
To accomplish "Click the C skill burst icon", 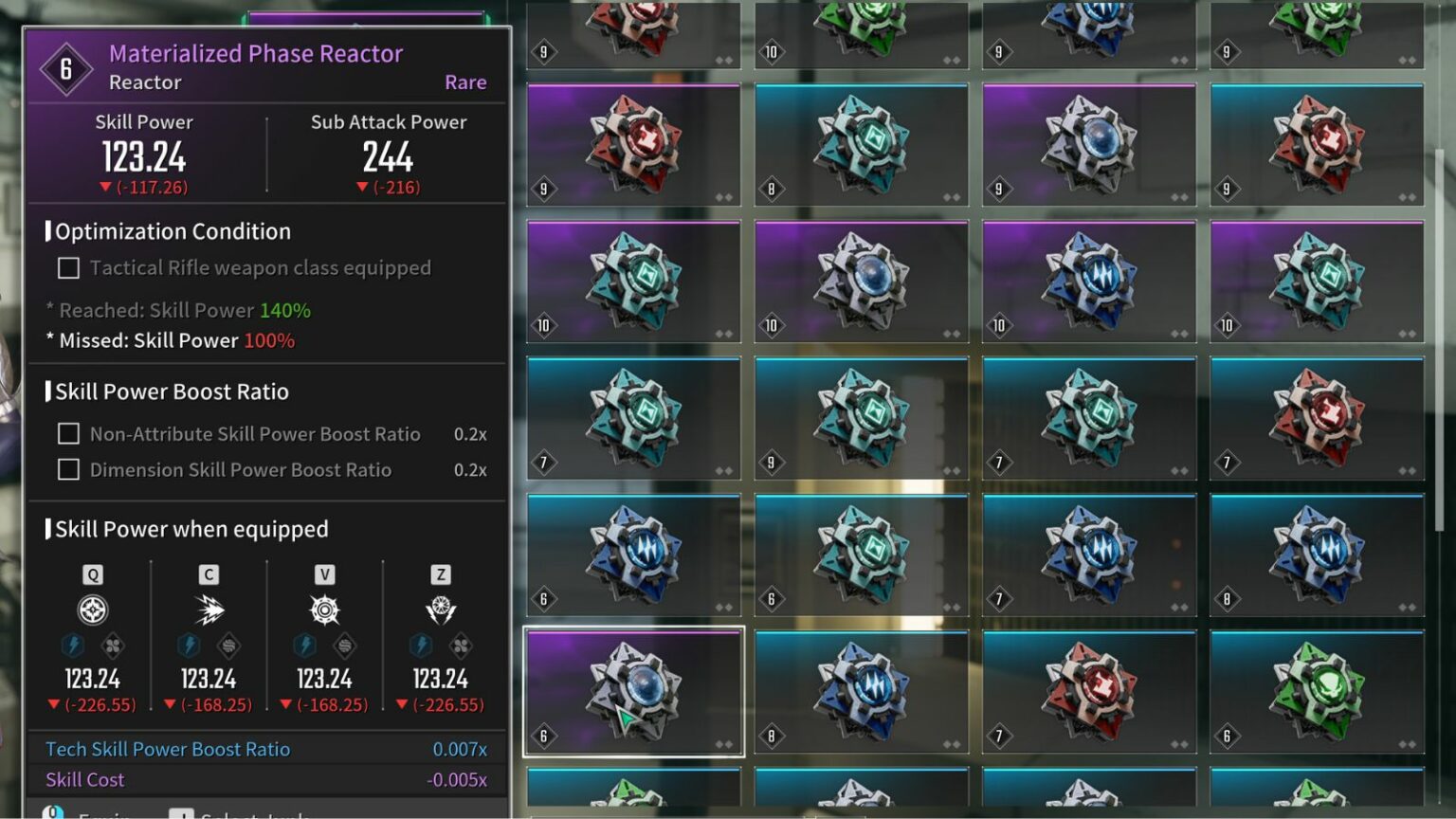I will click(209, 611).
